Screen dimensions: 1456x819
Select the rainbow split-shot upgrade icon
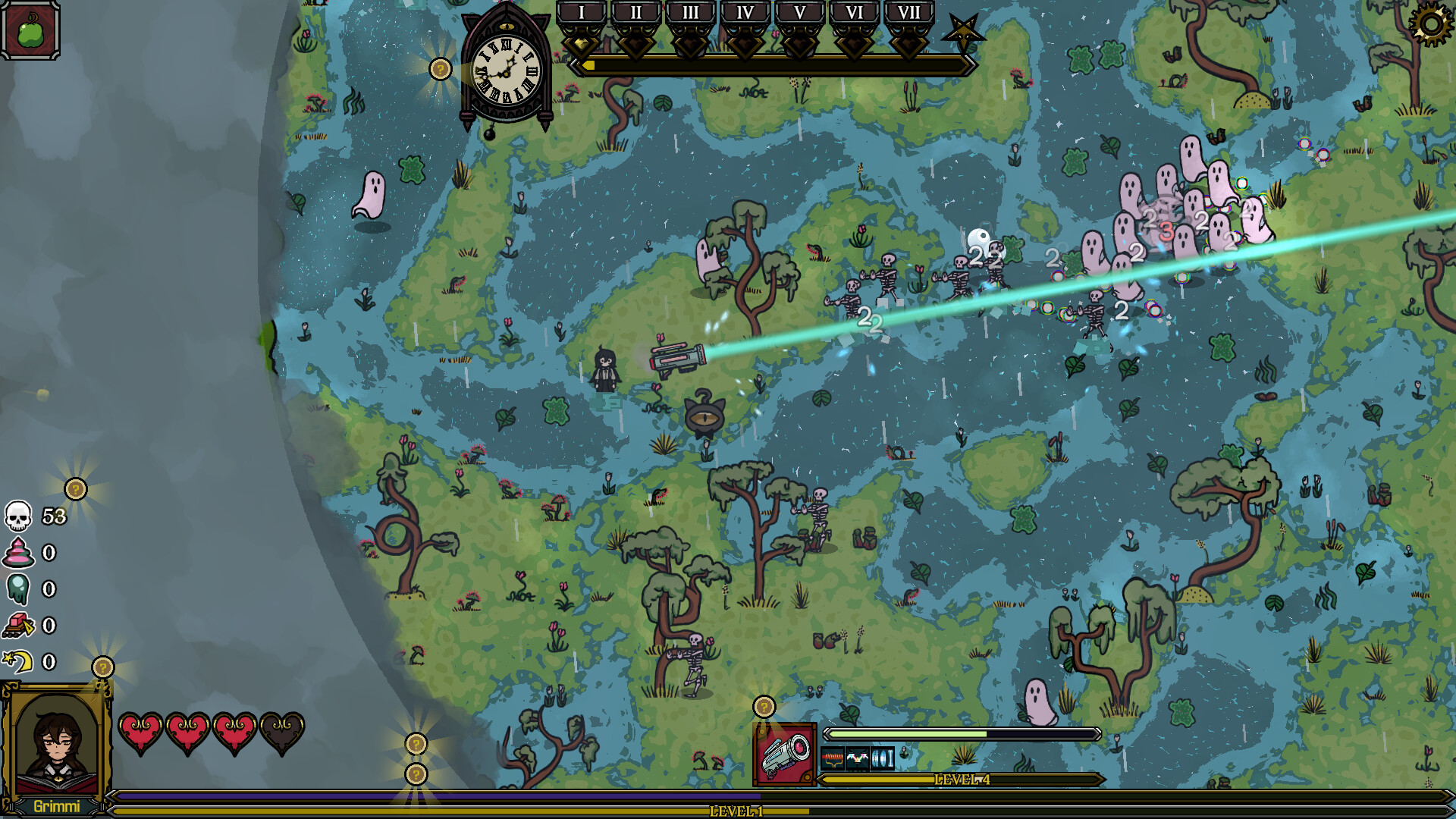pyautogui.click(x=858, y=758)
